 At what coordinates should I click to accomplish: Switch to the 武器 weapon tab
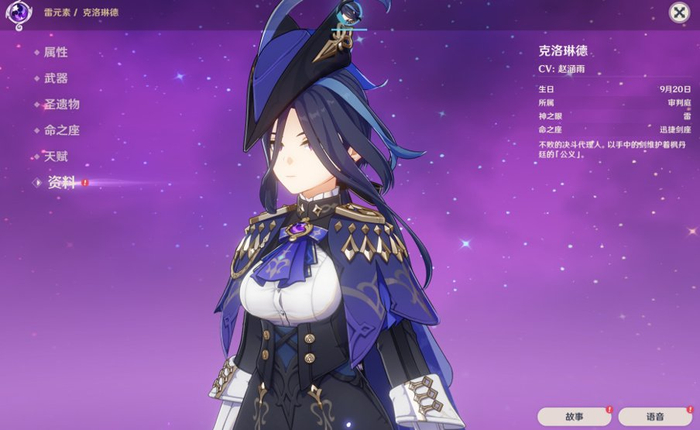(56, 77)
